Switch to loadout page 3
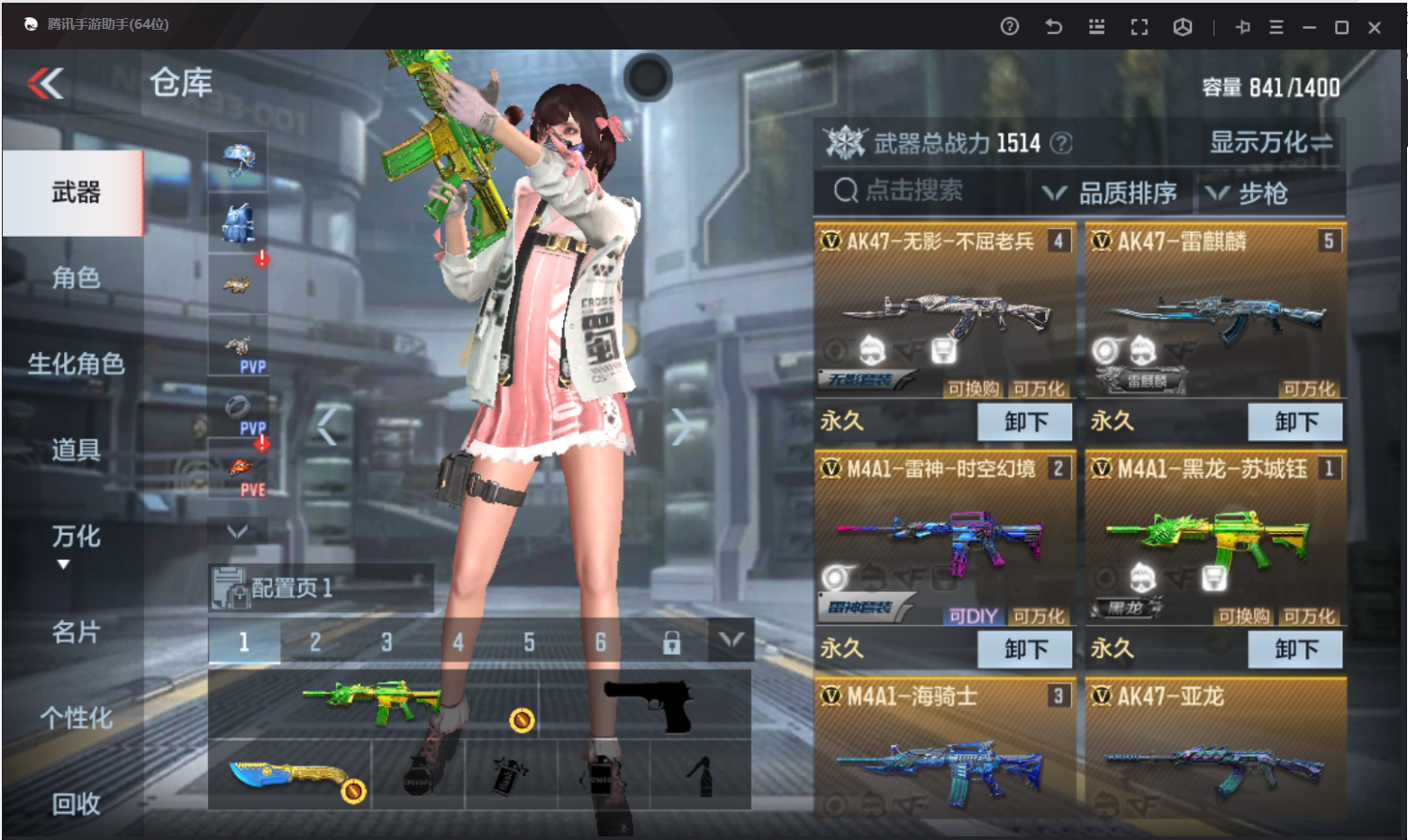The height and width of the screenshot is (840, 1408). [386, 642]
